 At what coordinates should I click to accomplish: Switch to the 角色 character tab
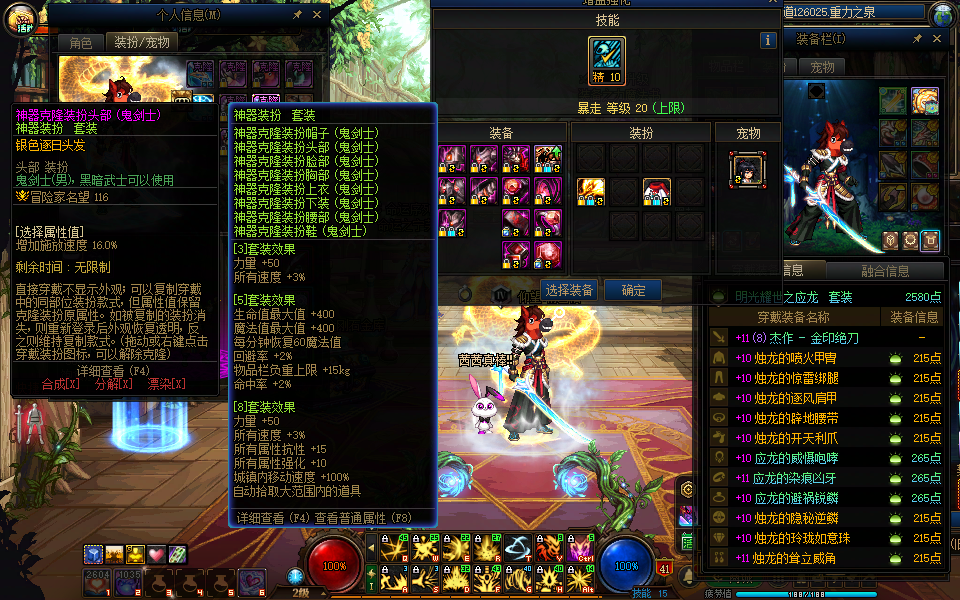click(x=80, y=43)
